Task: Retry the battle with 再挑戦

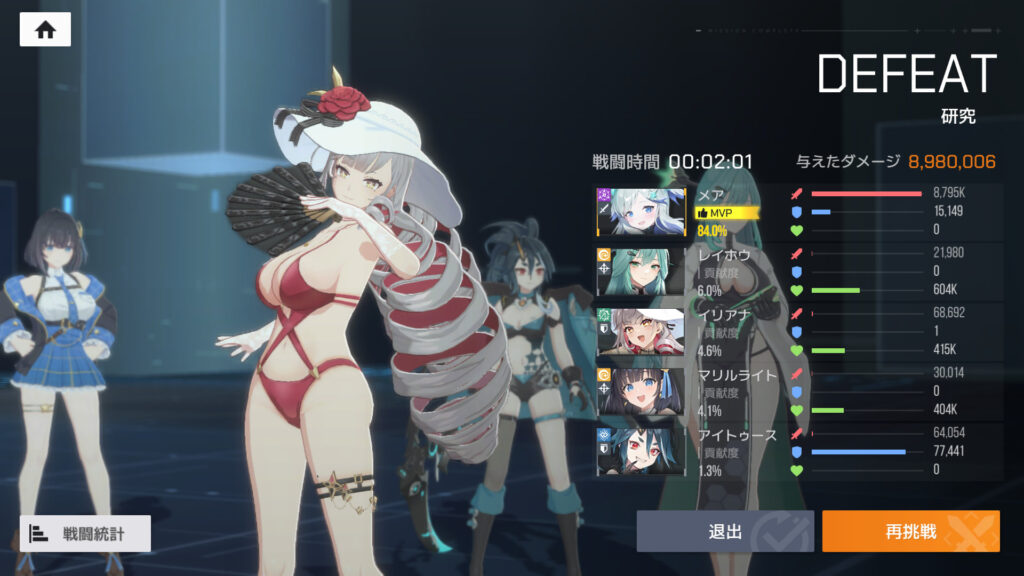Action: (x=910, y=531)
